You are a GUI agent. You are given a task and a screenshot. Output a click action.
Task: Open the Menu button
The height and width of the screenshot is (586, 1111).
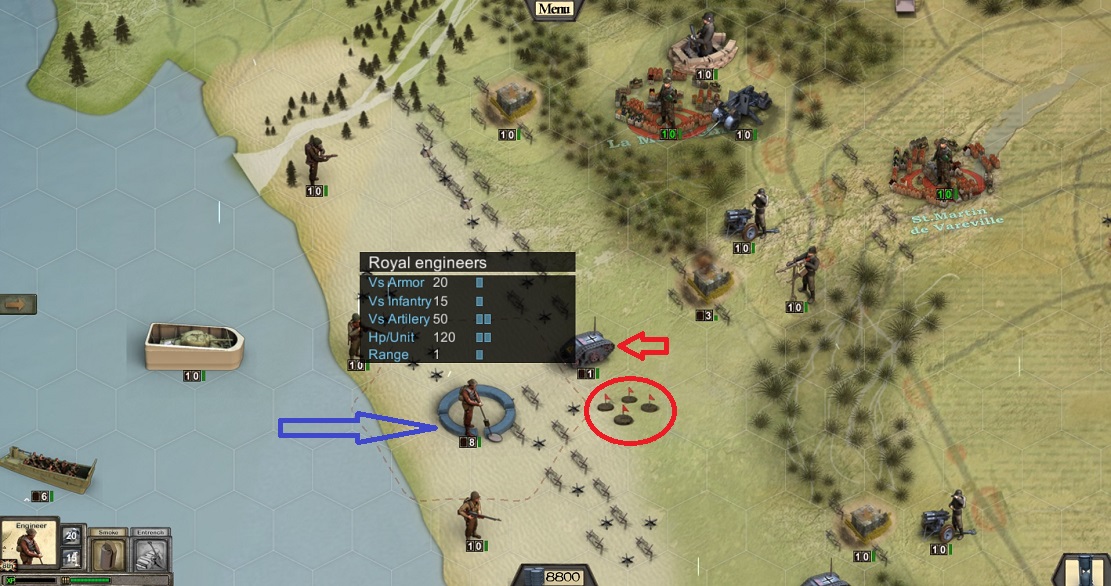pyautogui.click(x=553, y=9)
